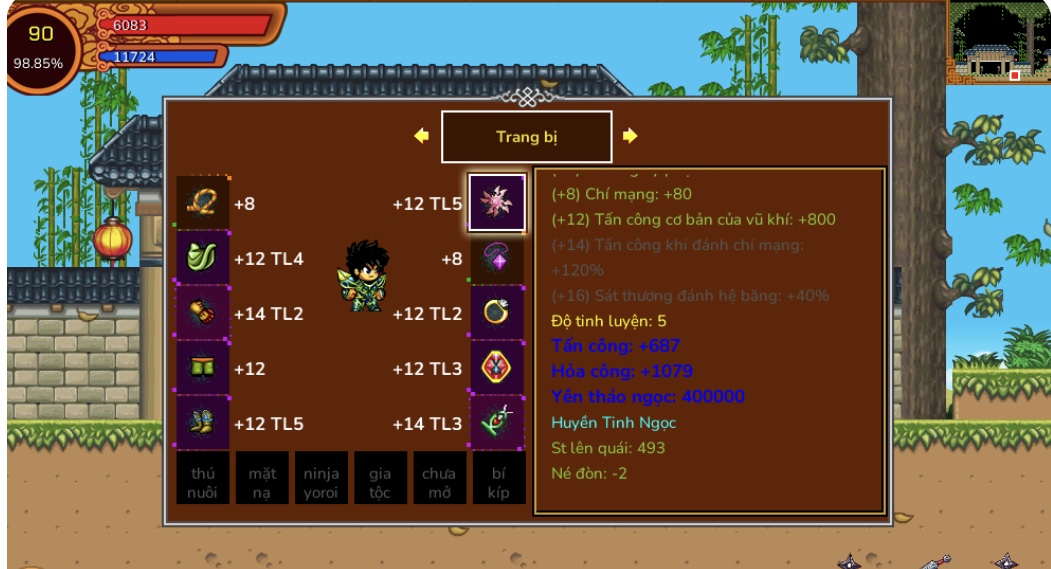Pick the green armor slot
The width and height of the screenshot is (1051, 569).
[x=203, y=258]
